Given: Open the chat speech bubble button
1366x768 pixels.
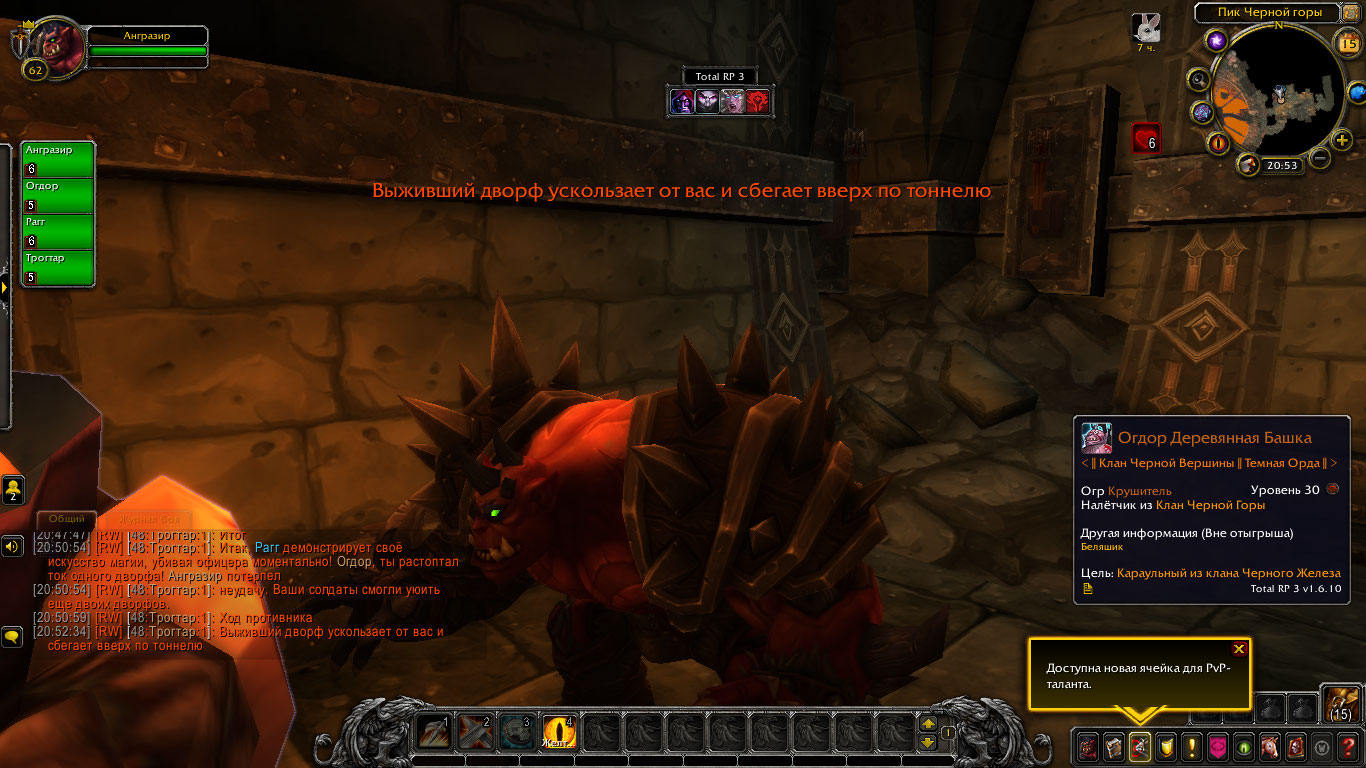Looking at the screenshot, I should point(13,636).
